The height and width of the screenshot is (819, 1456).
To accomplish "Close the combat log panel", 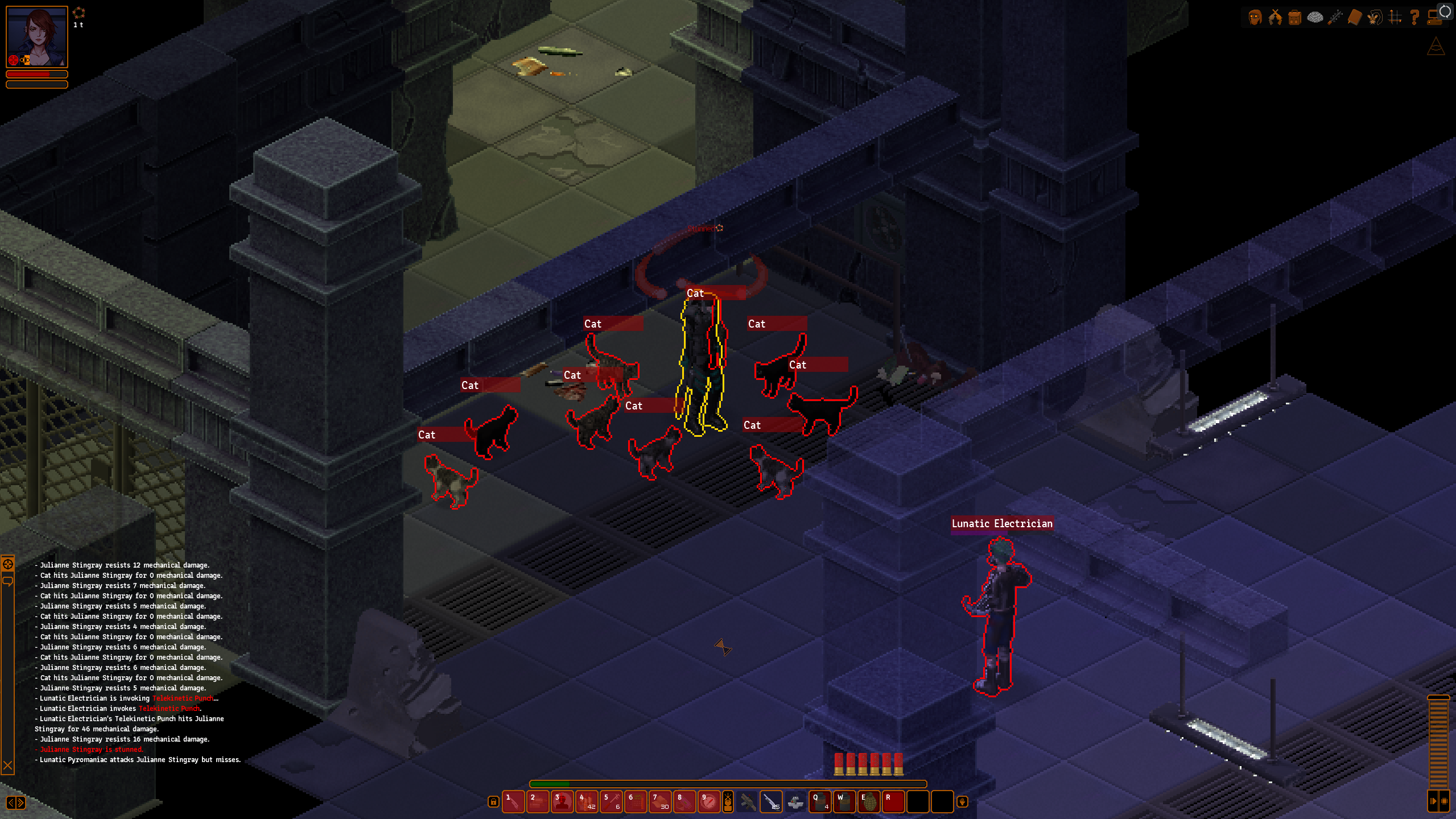I will pos(8,766).
